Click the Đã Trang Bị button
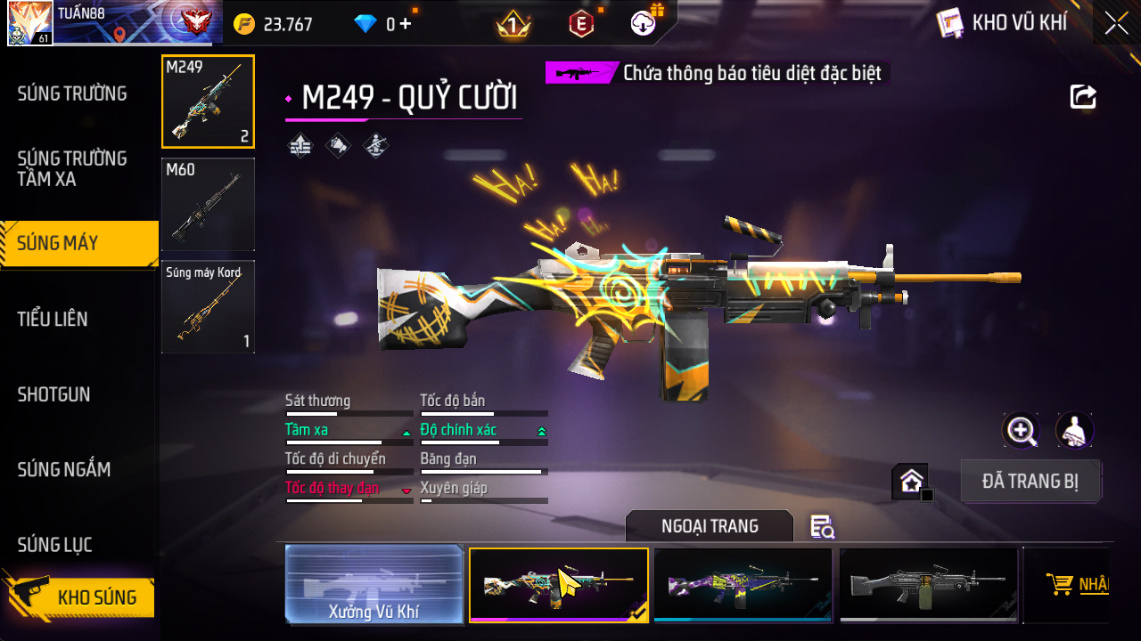Image resolution: width=1141 pixels, height=641 pixels. [x=1030, y=481]
